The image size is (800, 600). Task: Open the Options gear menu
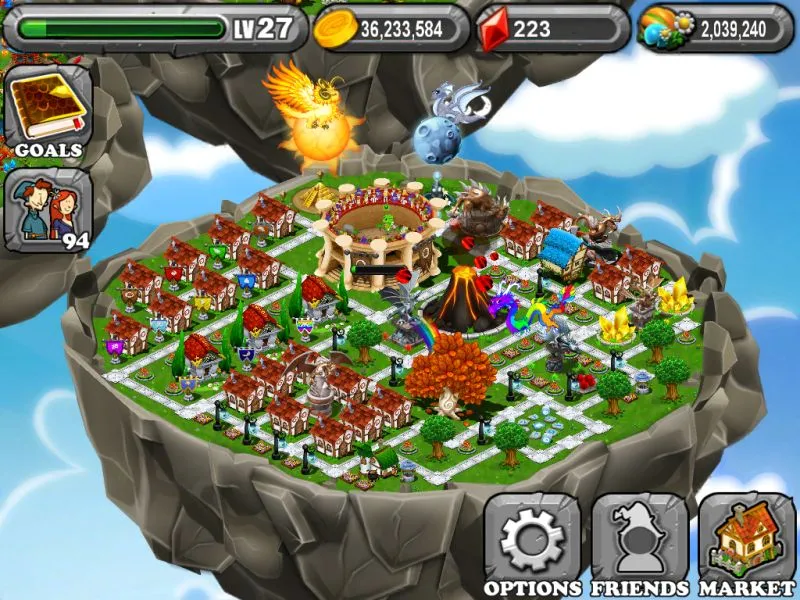coord(532,542)
